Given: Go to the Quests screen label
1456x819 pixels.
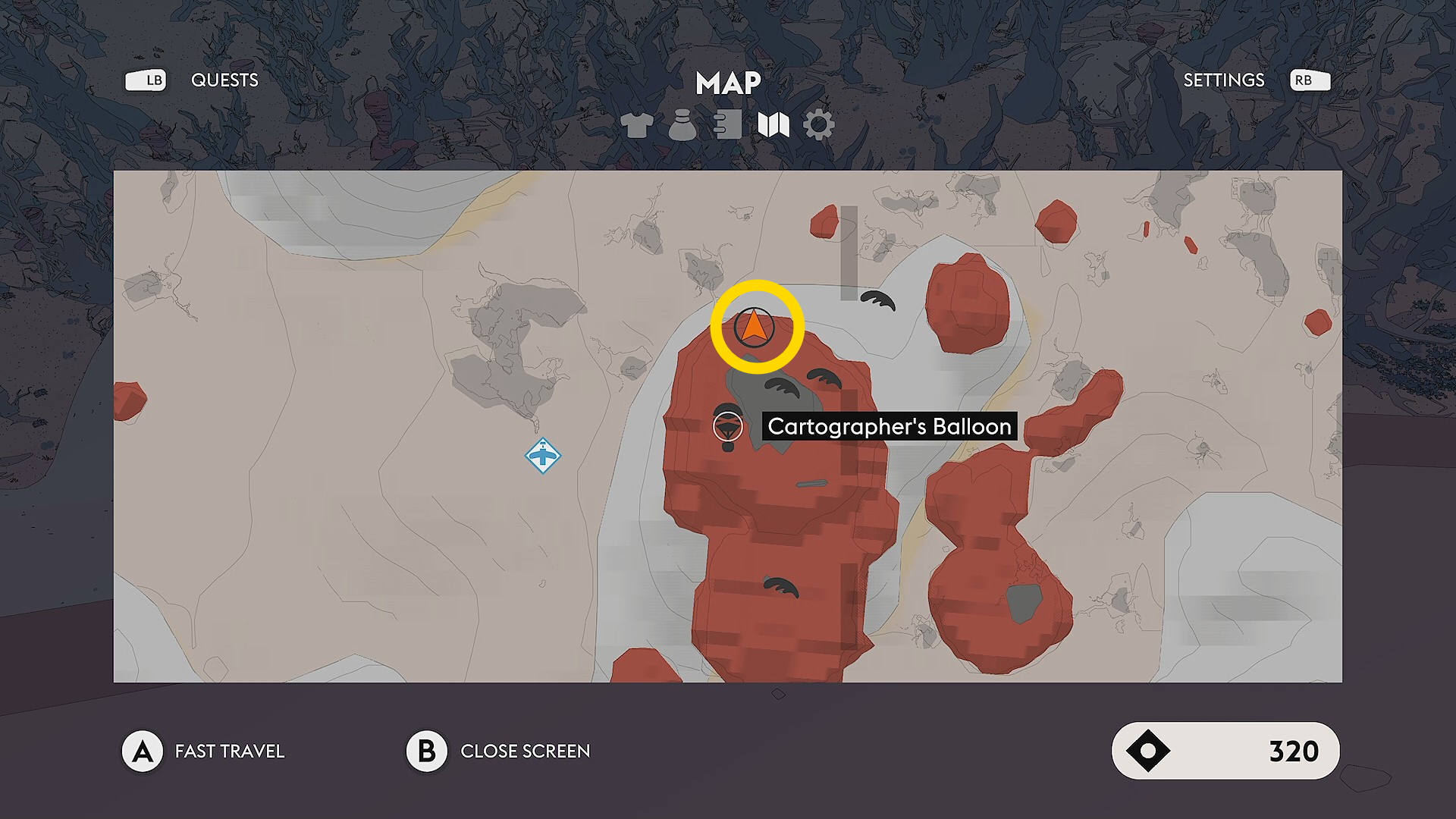Looking at the screenshot, I should pos(224,80).
